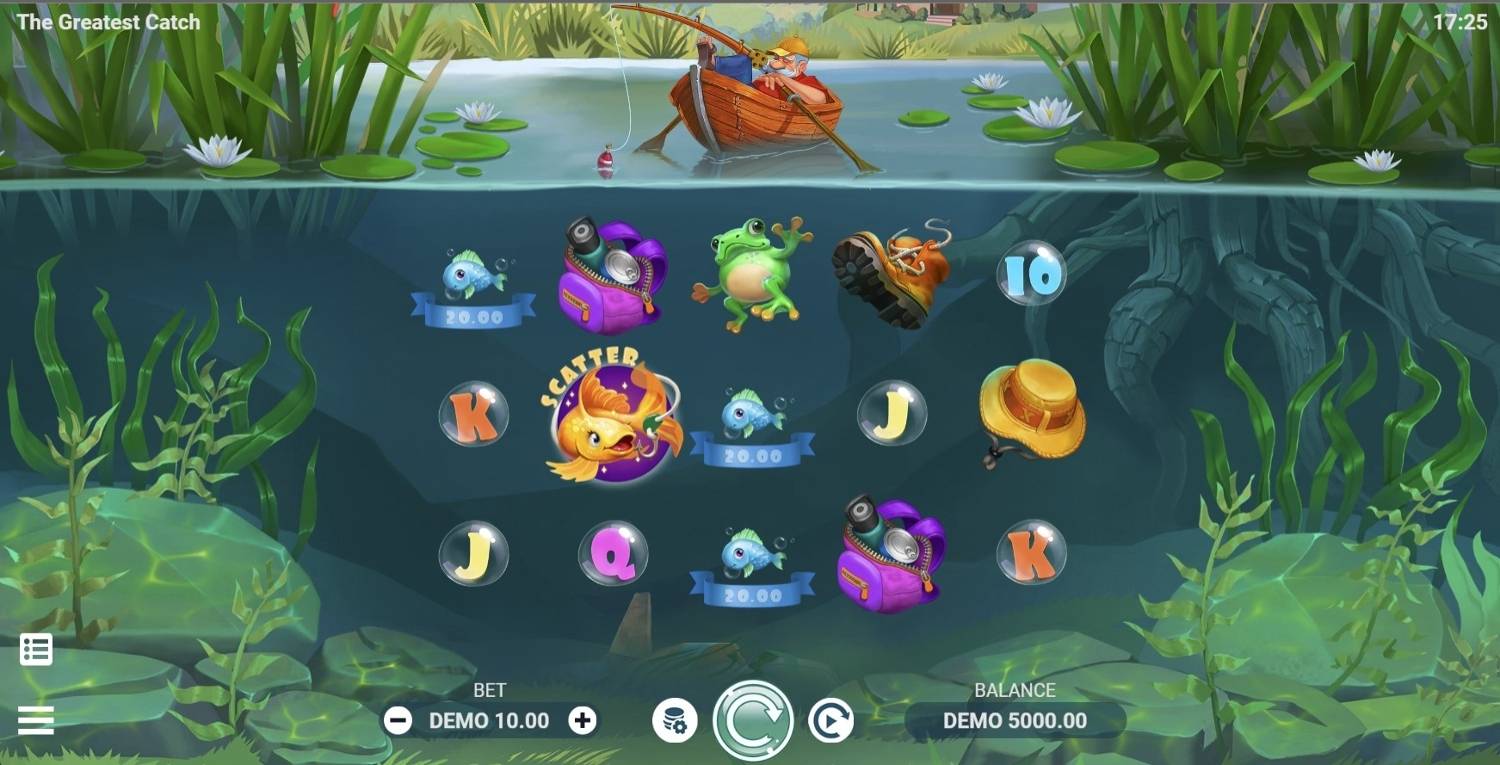Select the Scatter goldfish symbol
The height and width of the screenshot is (765, 1500).
tap(613, 420)
